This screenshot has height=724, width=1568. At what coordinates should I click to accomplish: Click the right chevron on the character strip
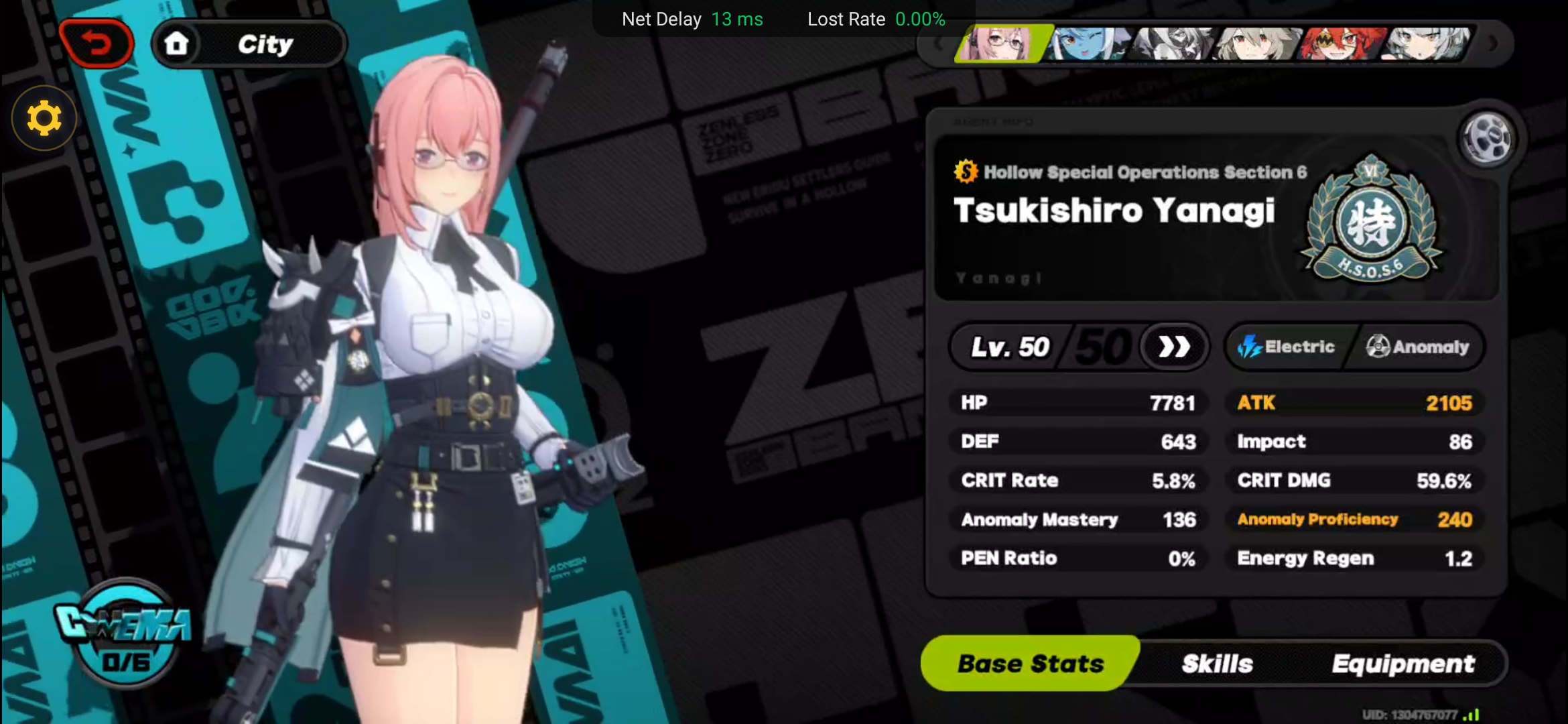click(x=1494, y=44)
